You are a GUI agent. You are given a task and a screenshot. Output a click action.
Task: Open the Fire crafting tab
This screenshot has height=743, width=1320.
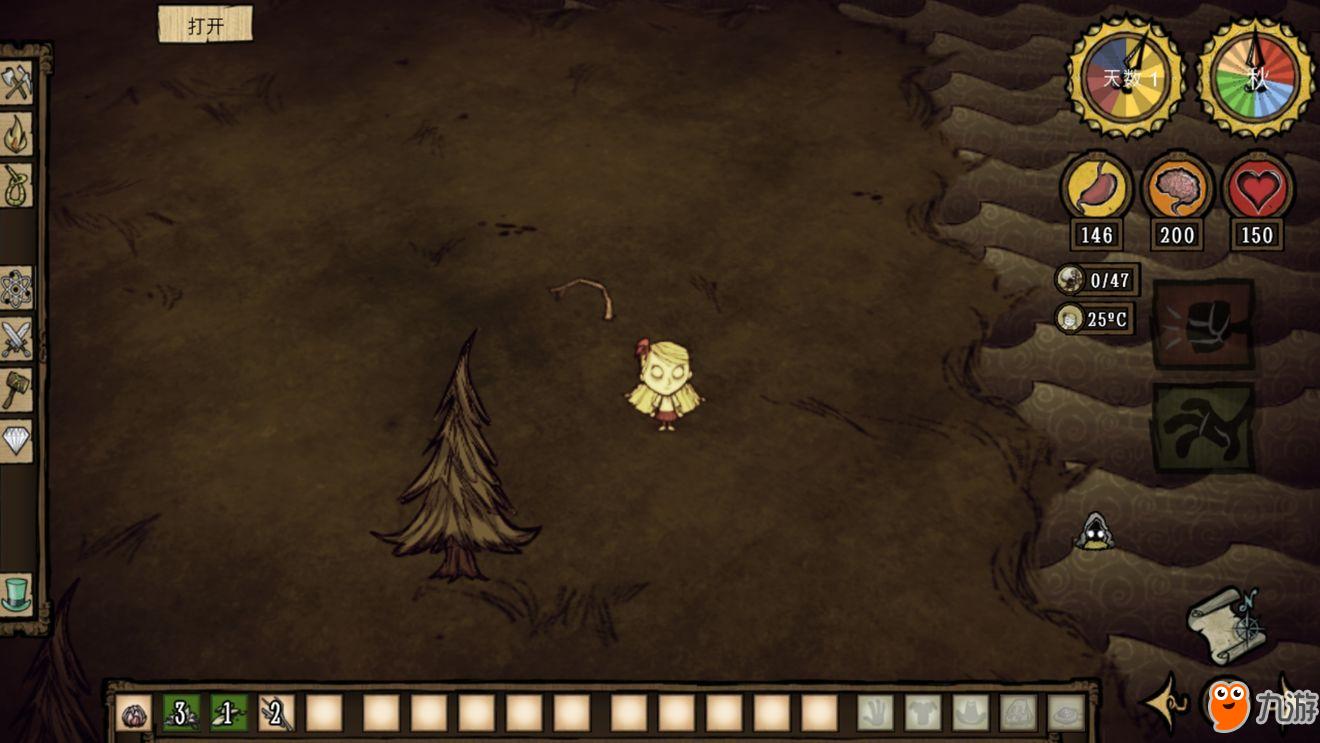(x=17, y=134)
